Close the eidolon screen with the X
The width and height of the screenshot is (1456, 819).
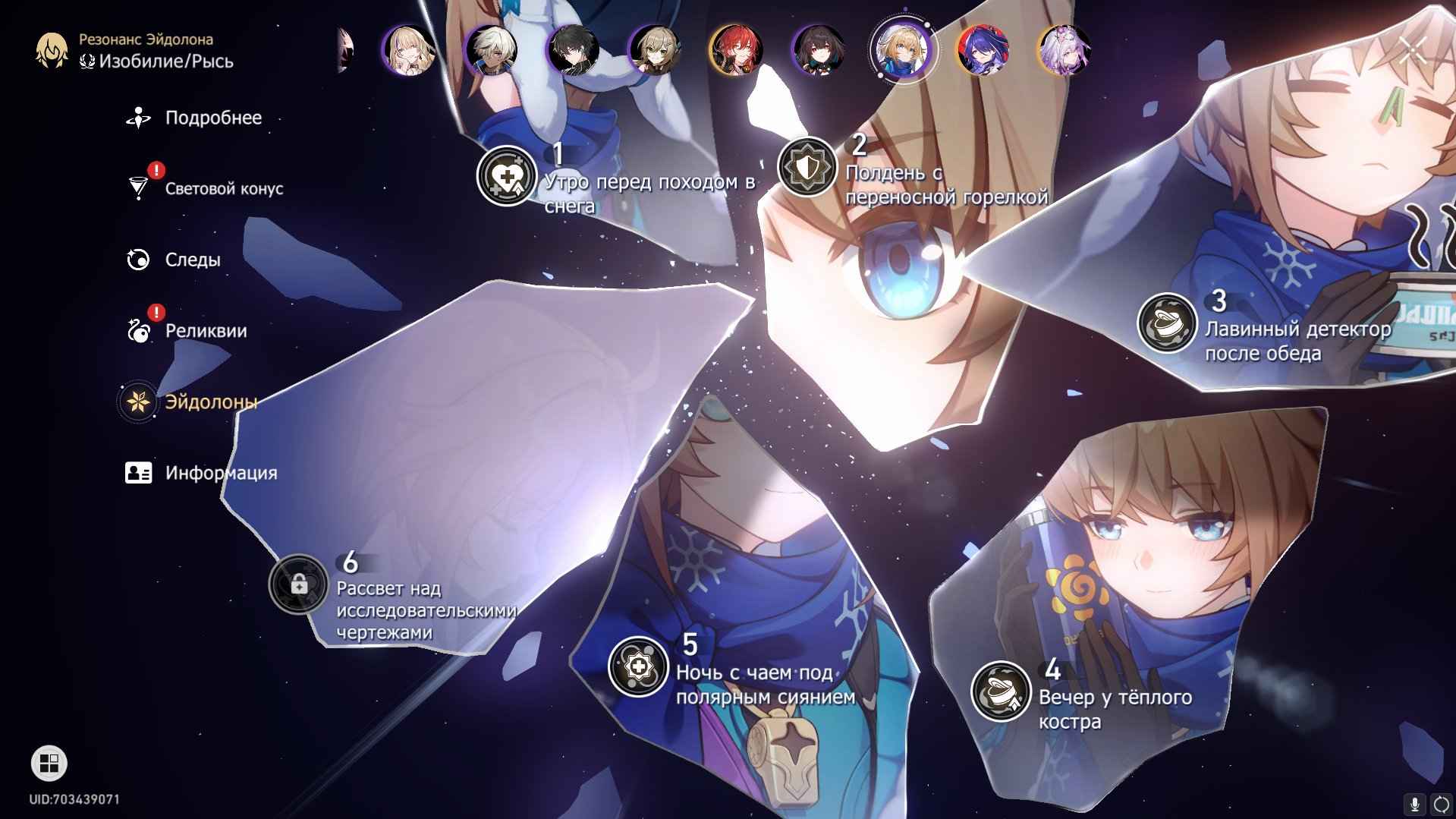1411,50
